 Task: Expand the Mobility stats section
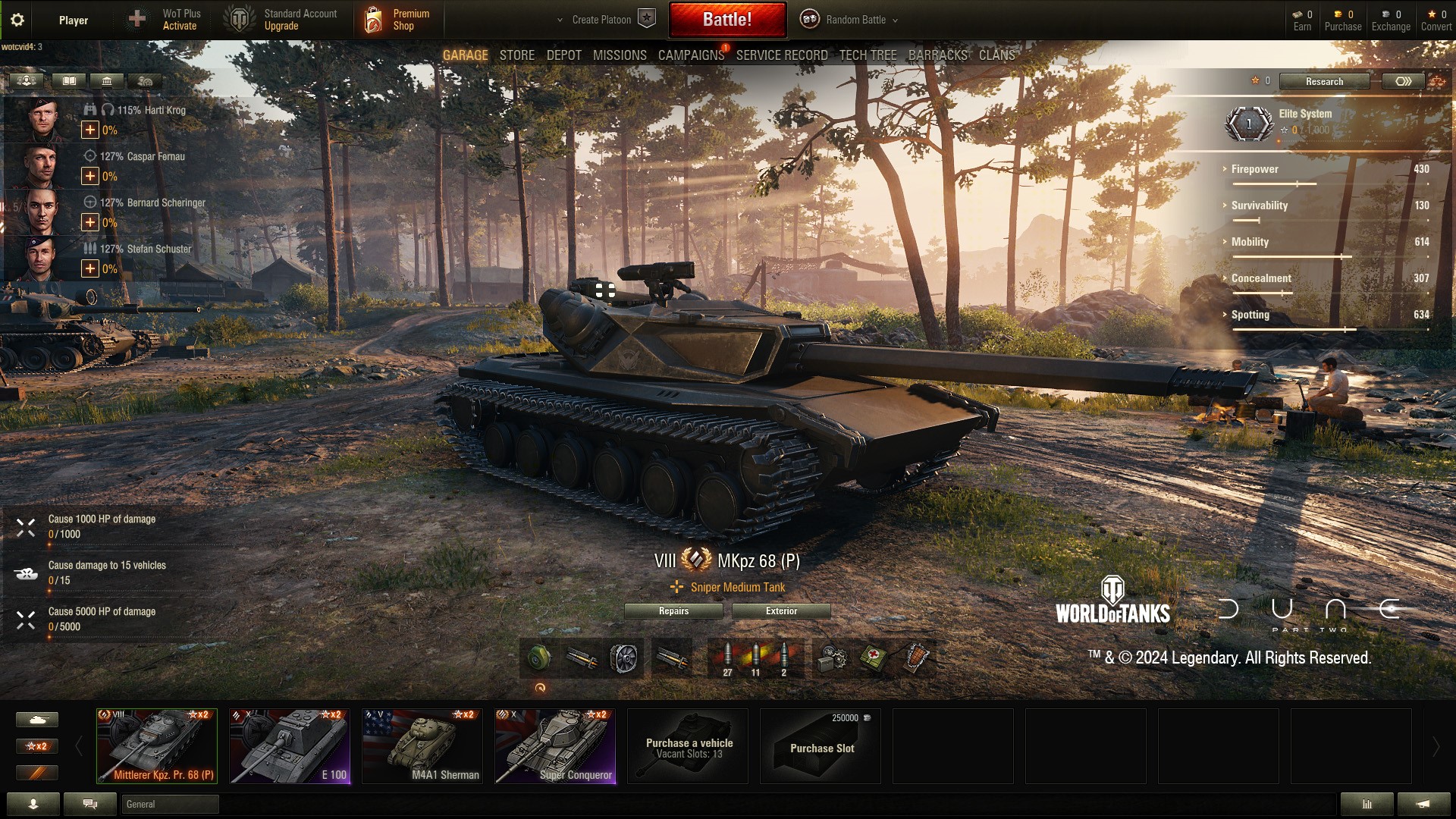[x=1249, y=242]
